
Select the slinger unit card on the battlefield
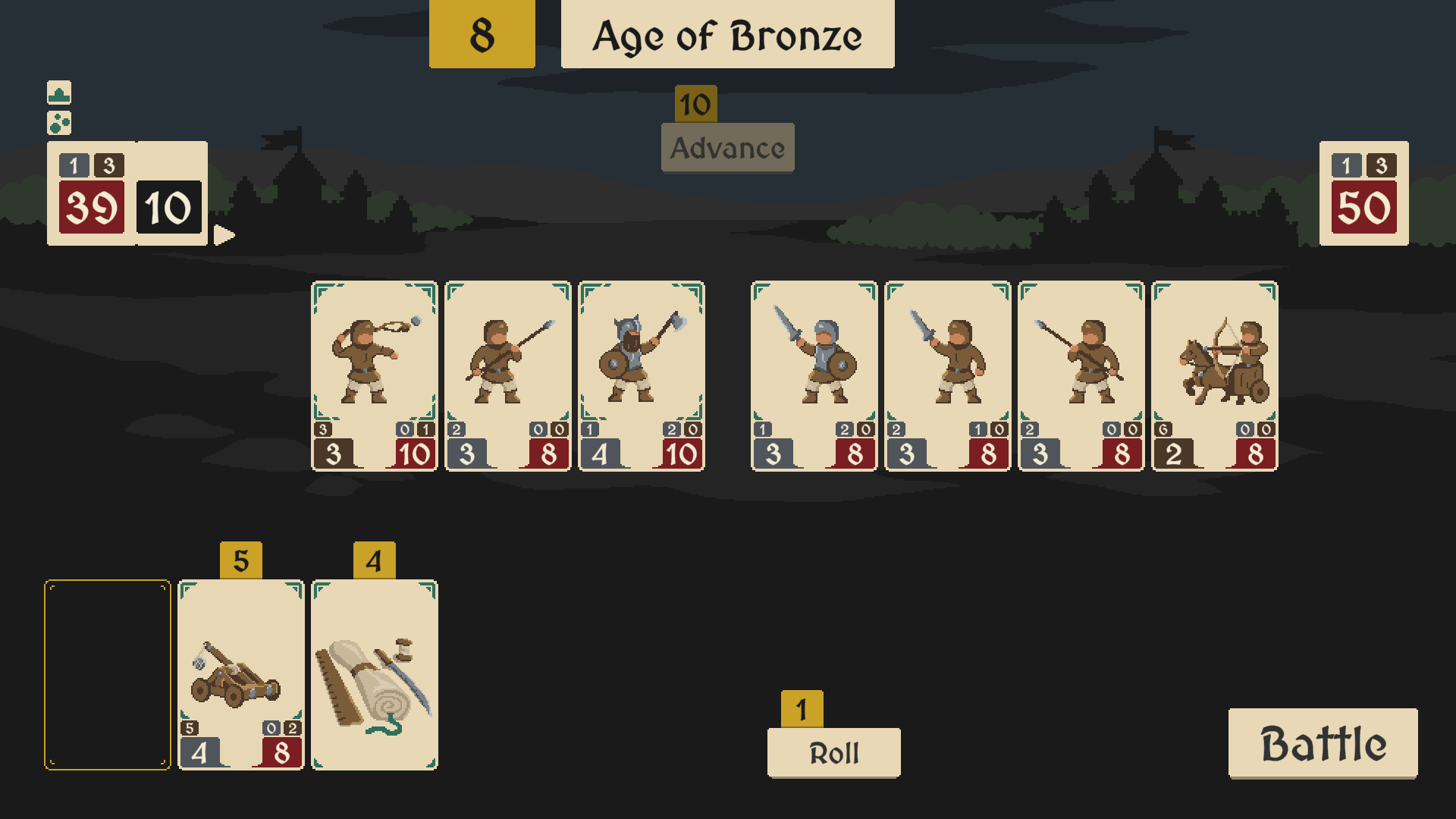[x=374, y=372]
